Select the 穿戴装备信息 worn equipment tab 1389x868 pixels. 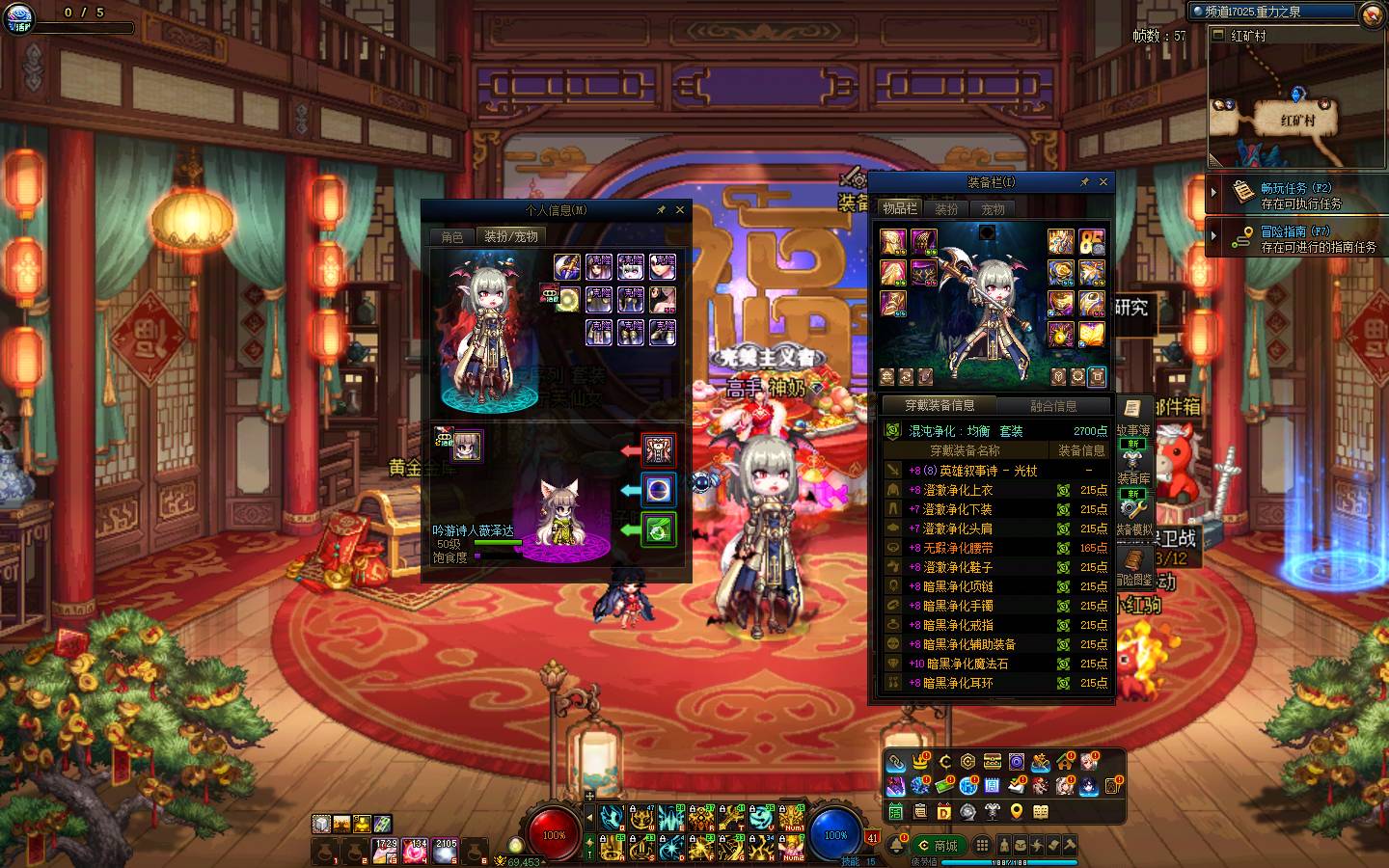(x=940, y=406)
